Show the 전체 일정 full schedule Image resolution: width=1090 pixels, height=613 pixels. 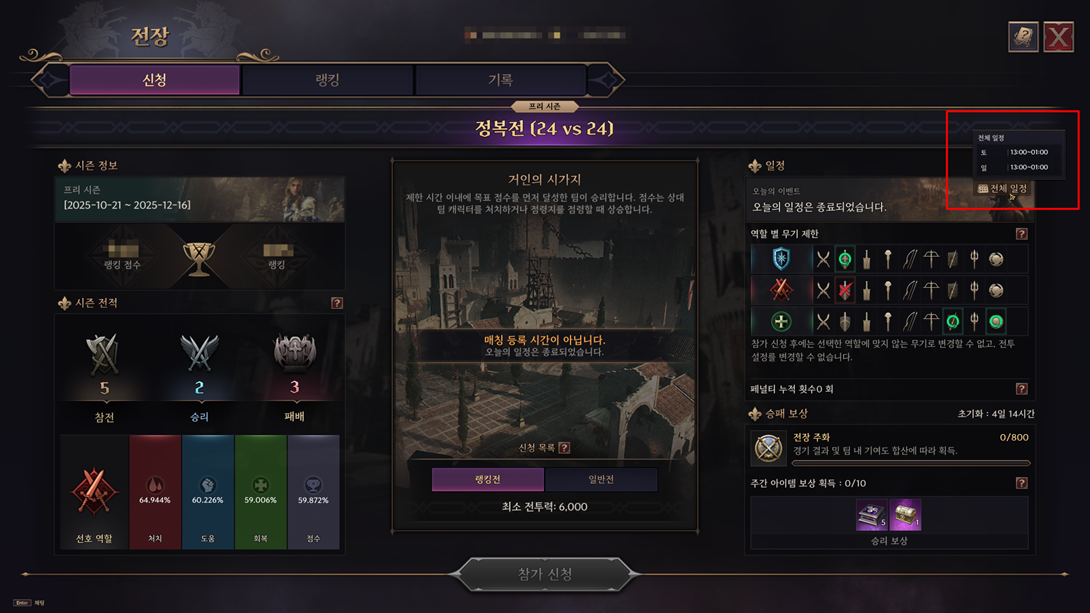pos(1003,189)
